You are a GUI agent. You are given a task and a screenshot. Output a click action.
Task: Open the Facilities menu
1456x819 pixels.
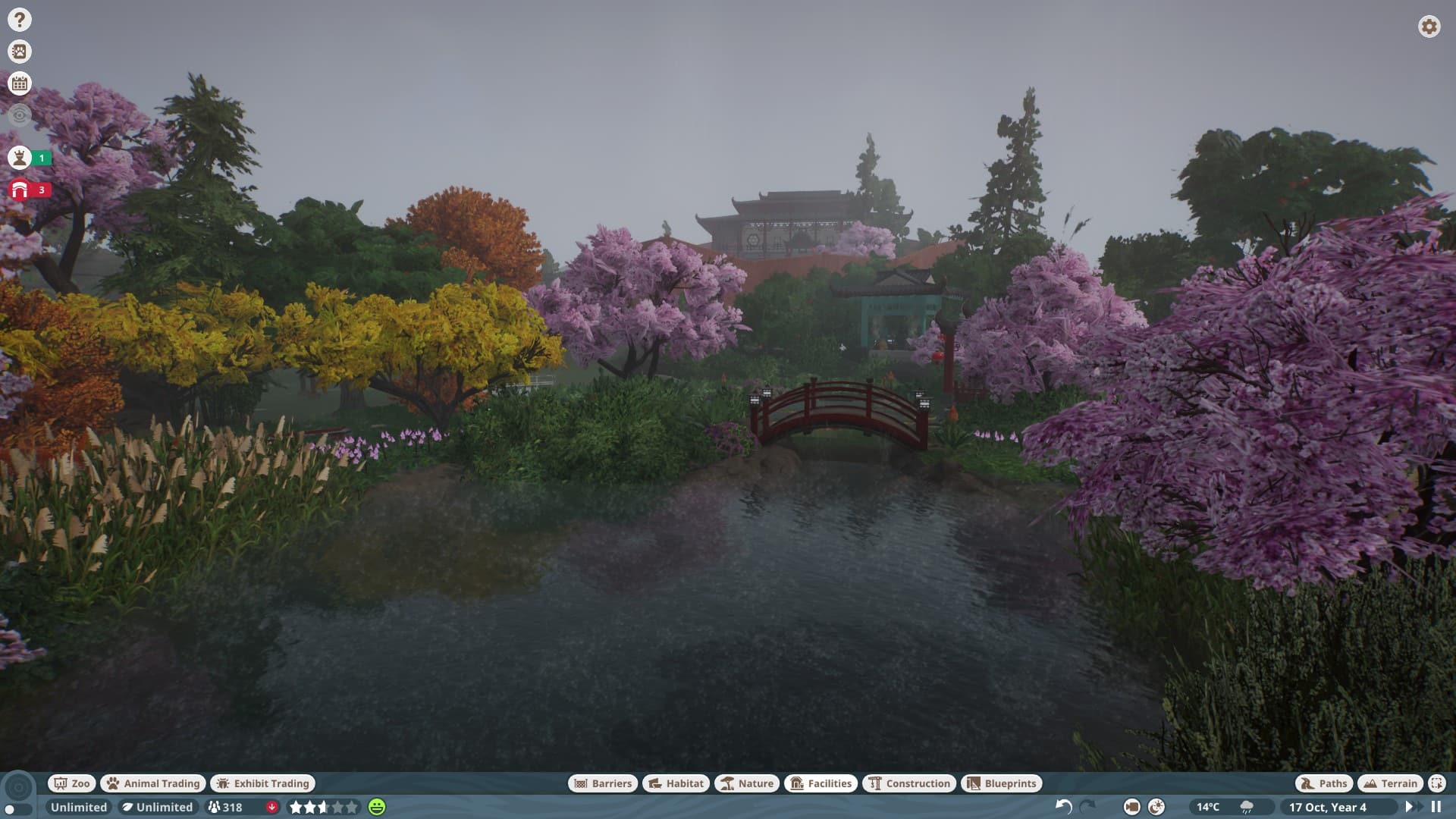coord(821,783)
